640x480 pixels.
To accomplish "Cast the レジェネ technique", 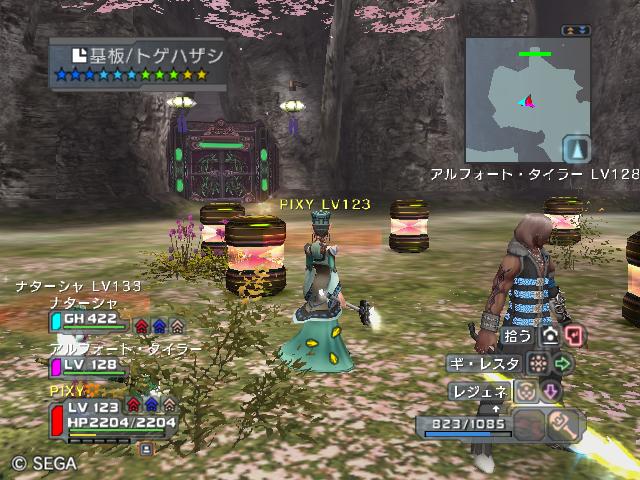I will coord(481,391).
